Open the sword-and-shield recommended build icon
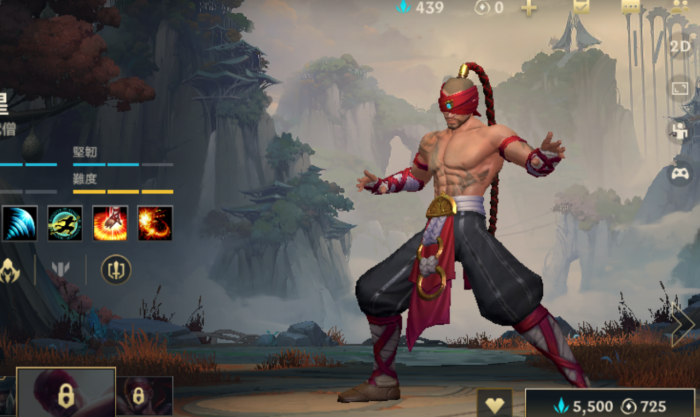700x417 pixels. [x=116, y=269]
